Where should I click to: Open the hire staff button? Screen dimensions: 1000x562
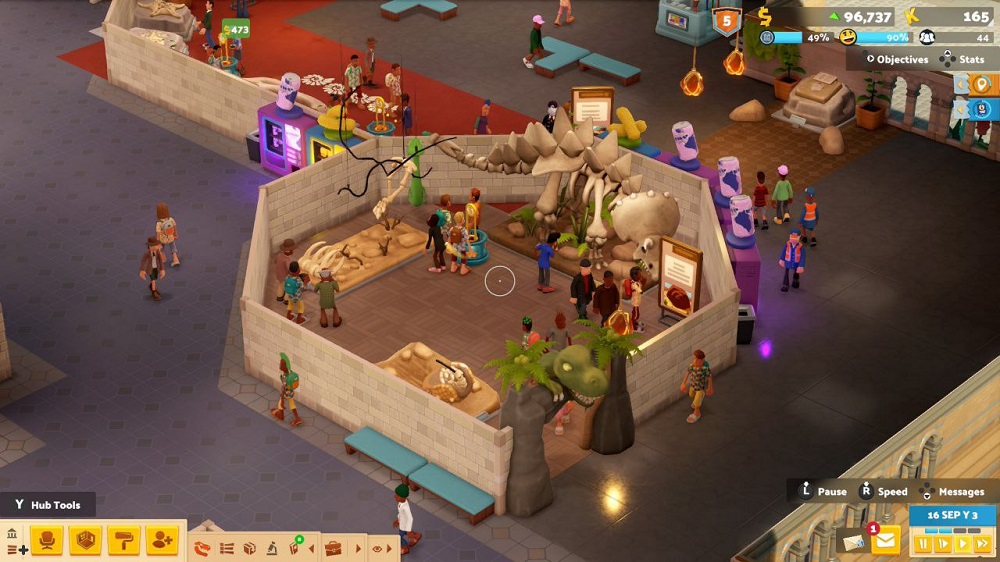click(x=161, y=541)
